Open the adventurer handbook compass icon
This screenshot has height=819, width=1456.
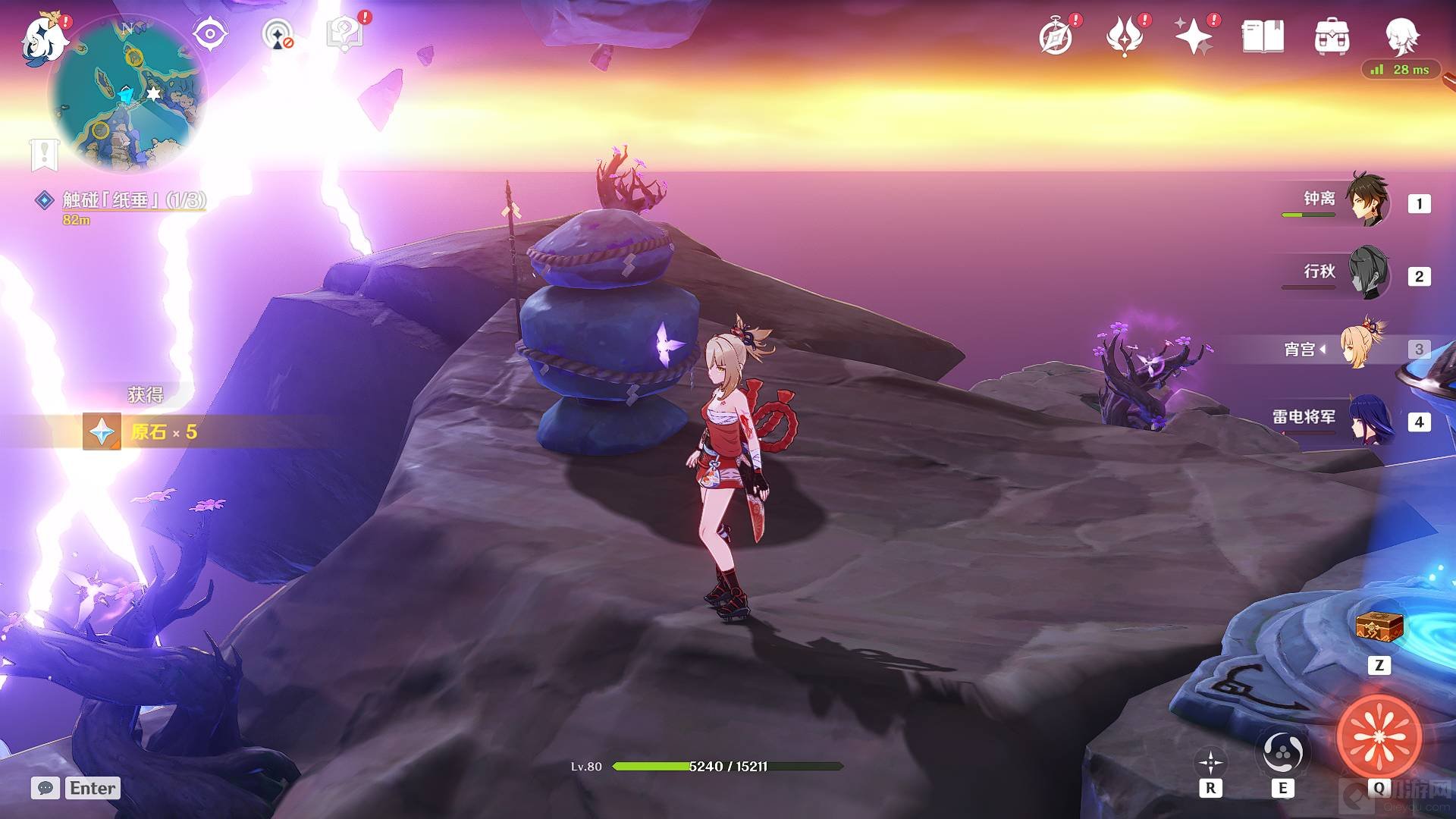coord(1056,36)
